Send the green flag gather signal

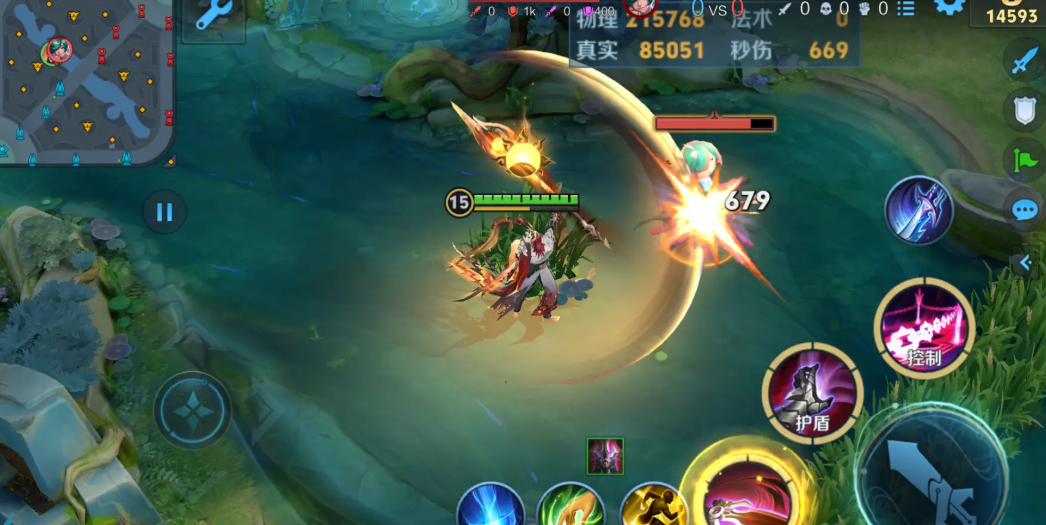pos(1024,159)
